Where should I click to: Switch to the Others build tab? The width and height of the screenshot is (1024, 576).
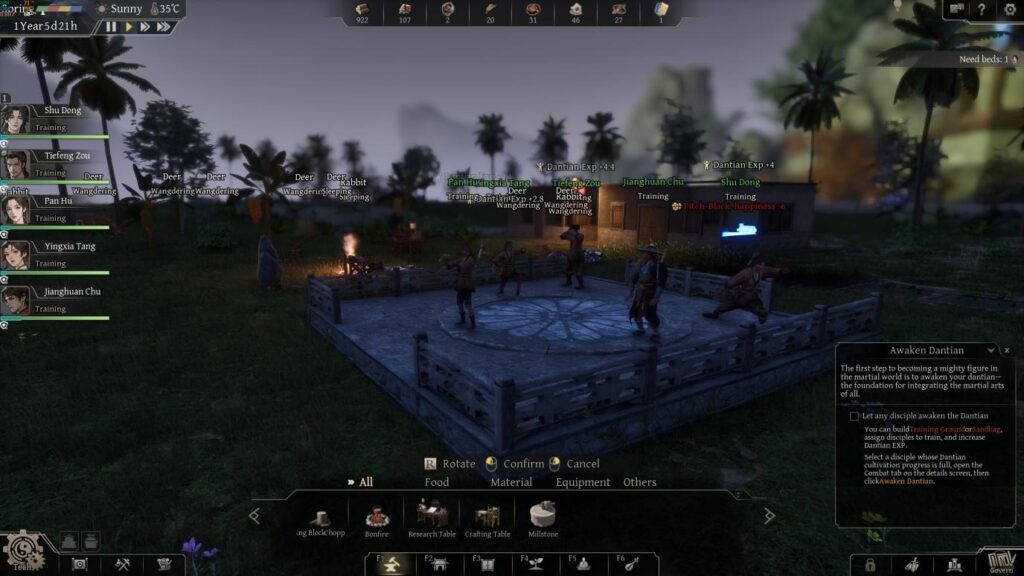(640, 482)
